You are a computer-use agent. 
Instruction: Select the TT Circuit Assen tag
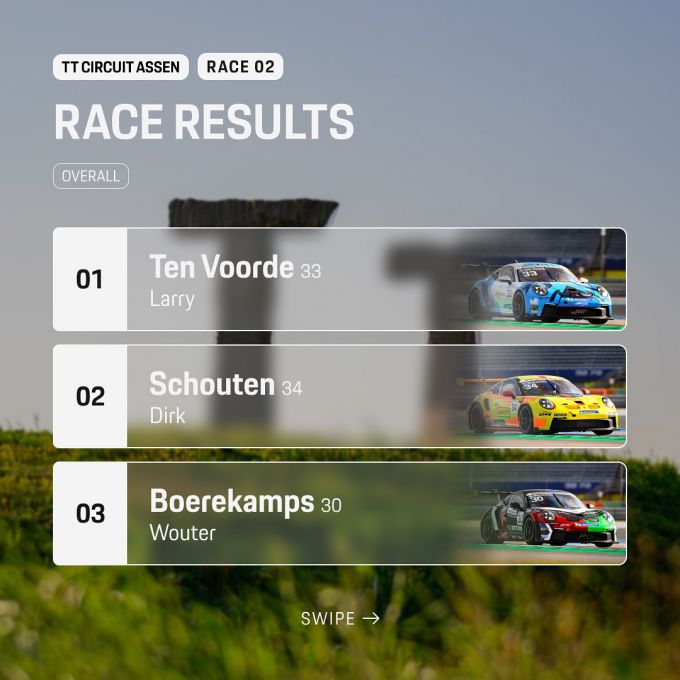120,67
